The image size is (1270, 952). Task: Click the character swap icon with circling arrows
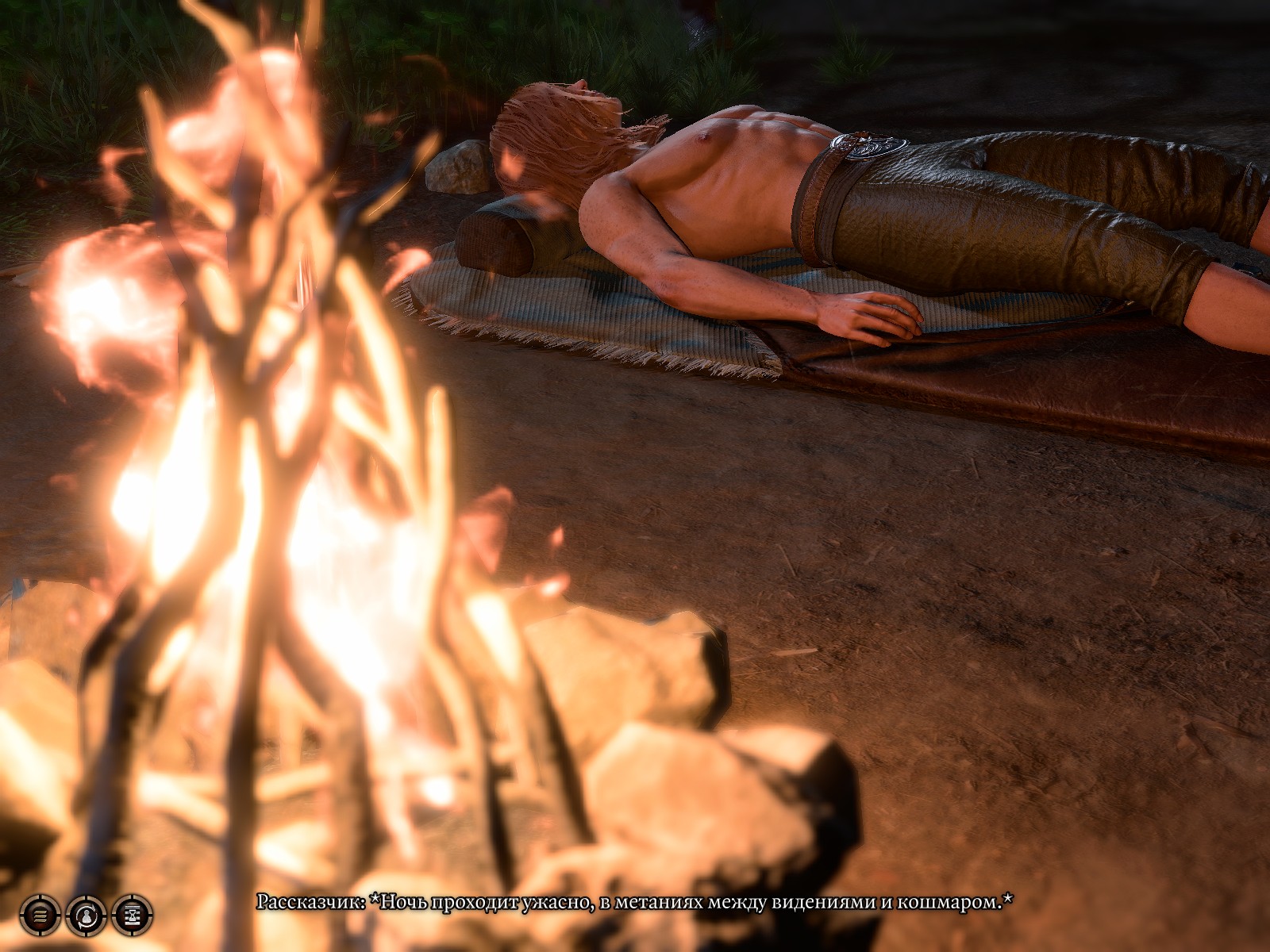pyautogui.click(x=86, y=916)
